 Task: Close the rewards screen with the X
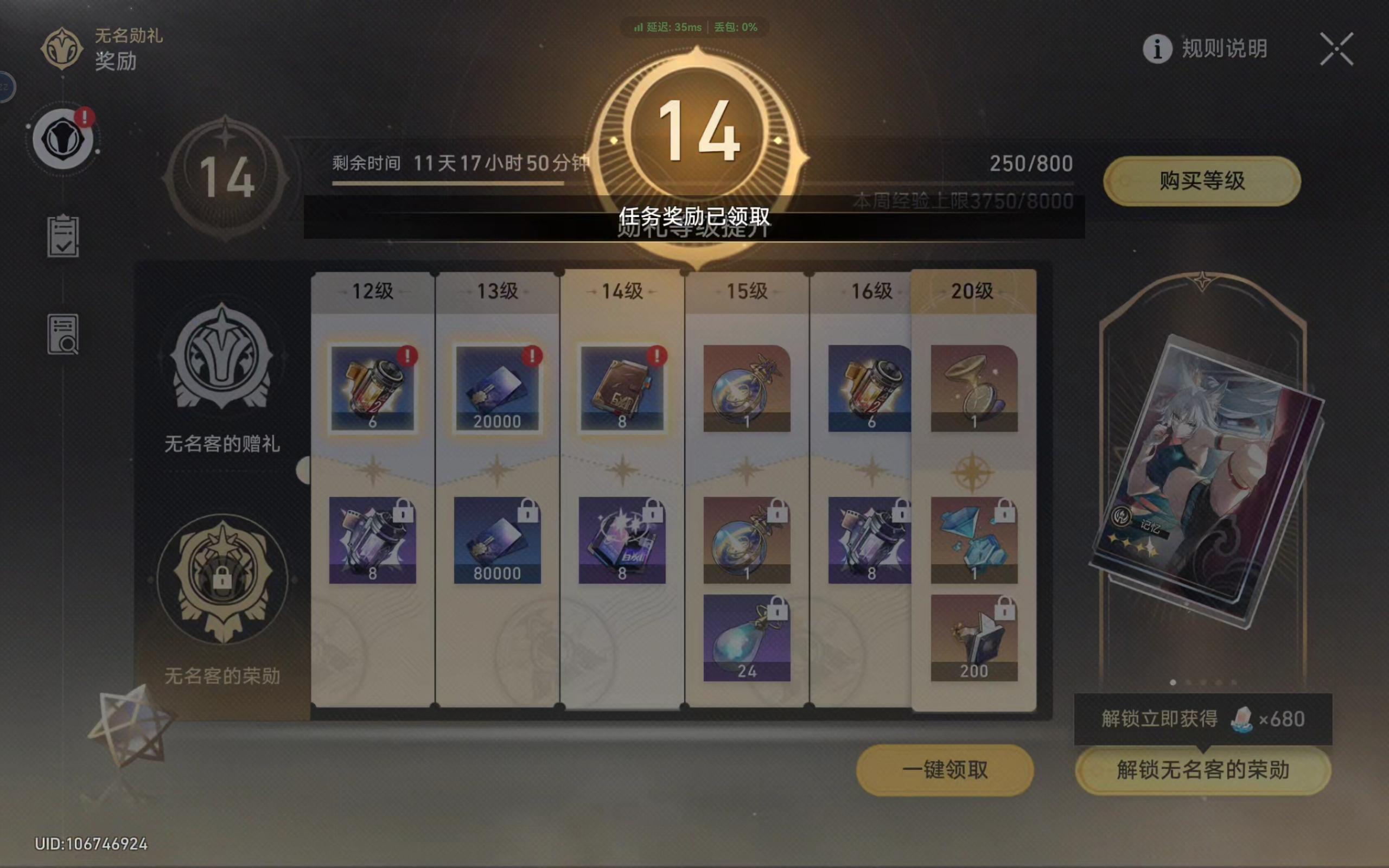pos(1337,50)
